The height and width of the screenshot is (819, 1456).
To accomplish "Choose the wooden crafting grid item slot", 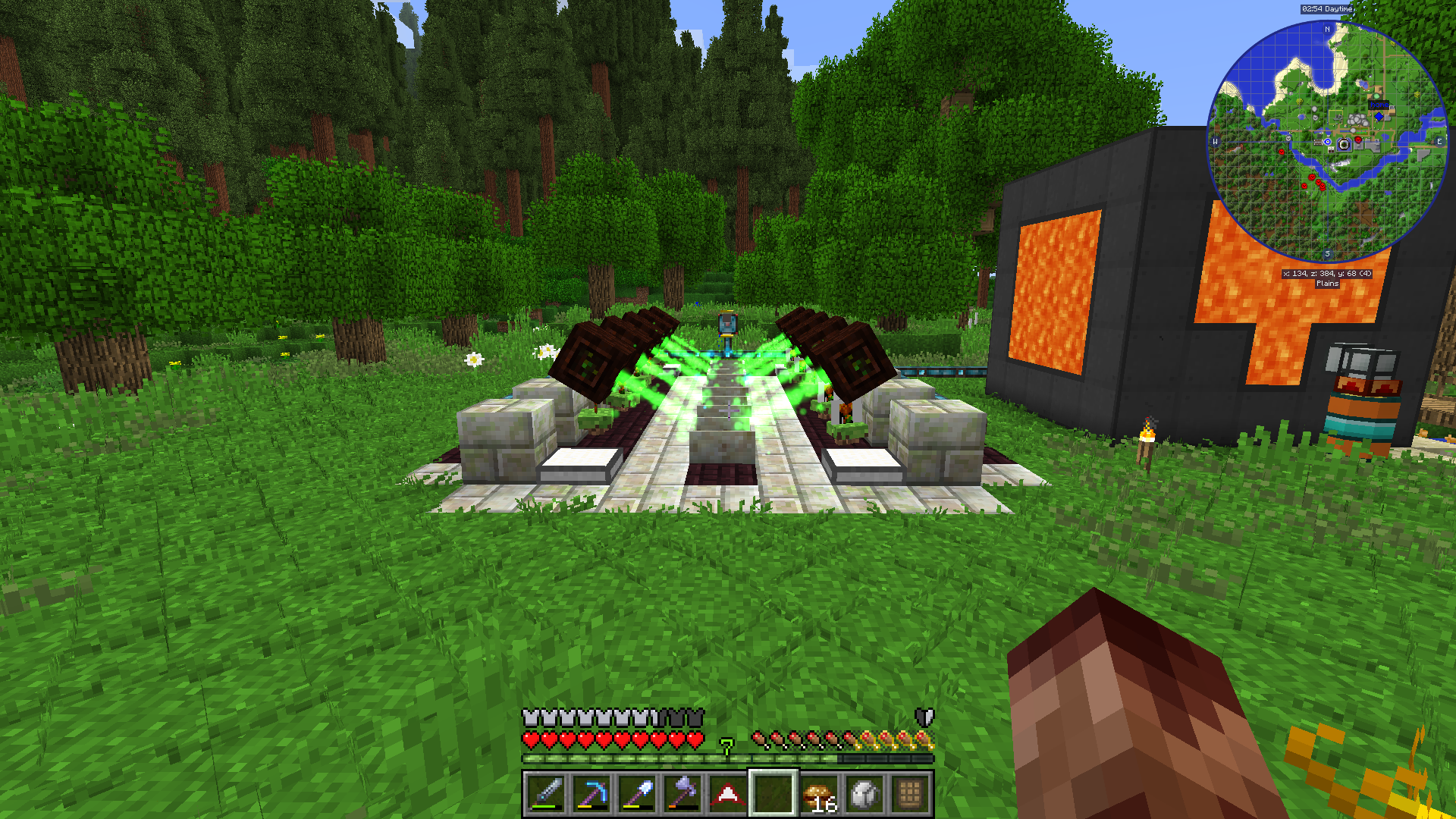I will pyautogui.click(x=910, y=794).
